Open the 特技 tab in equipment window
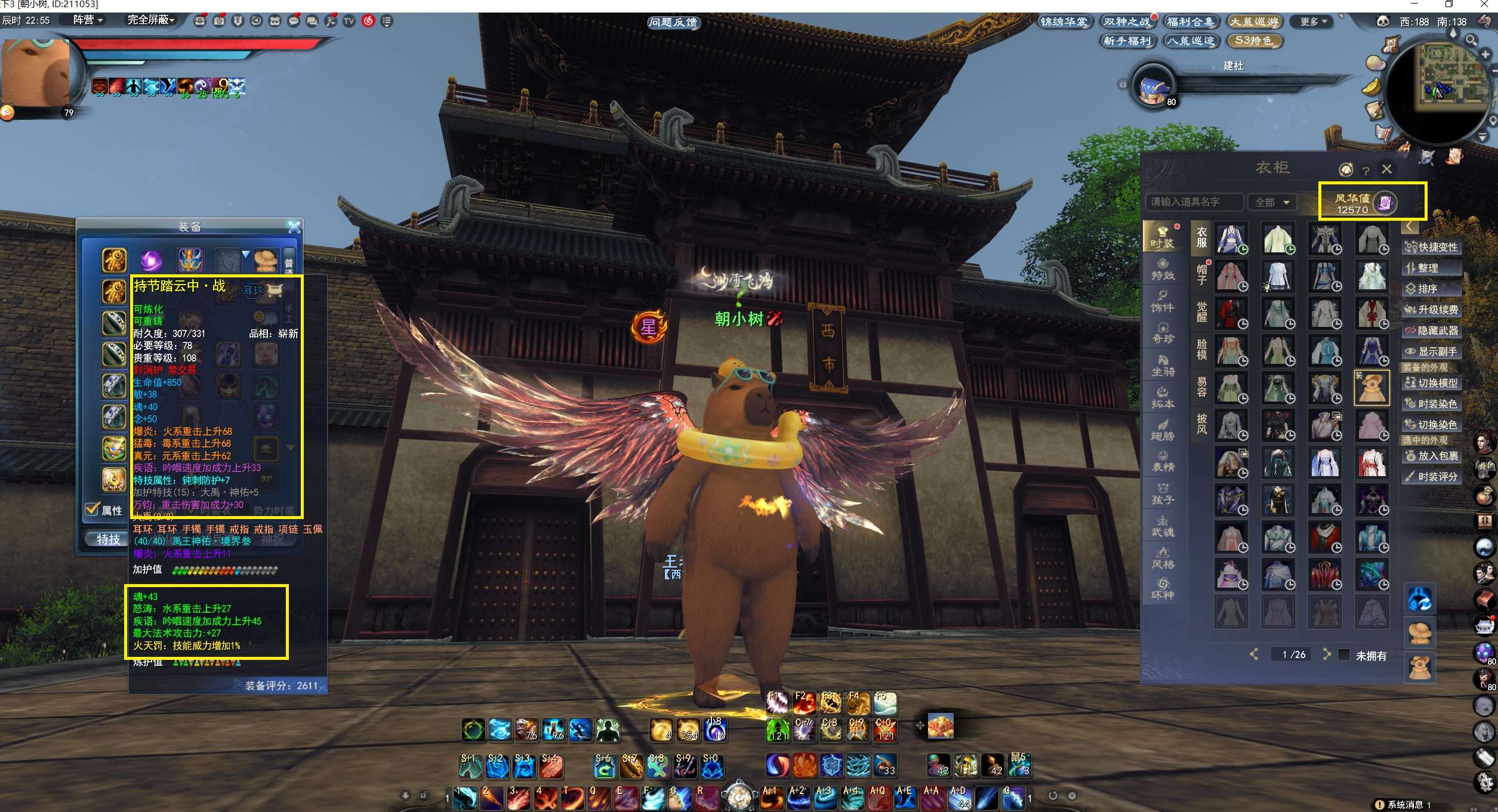 pos(108,539)
